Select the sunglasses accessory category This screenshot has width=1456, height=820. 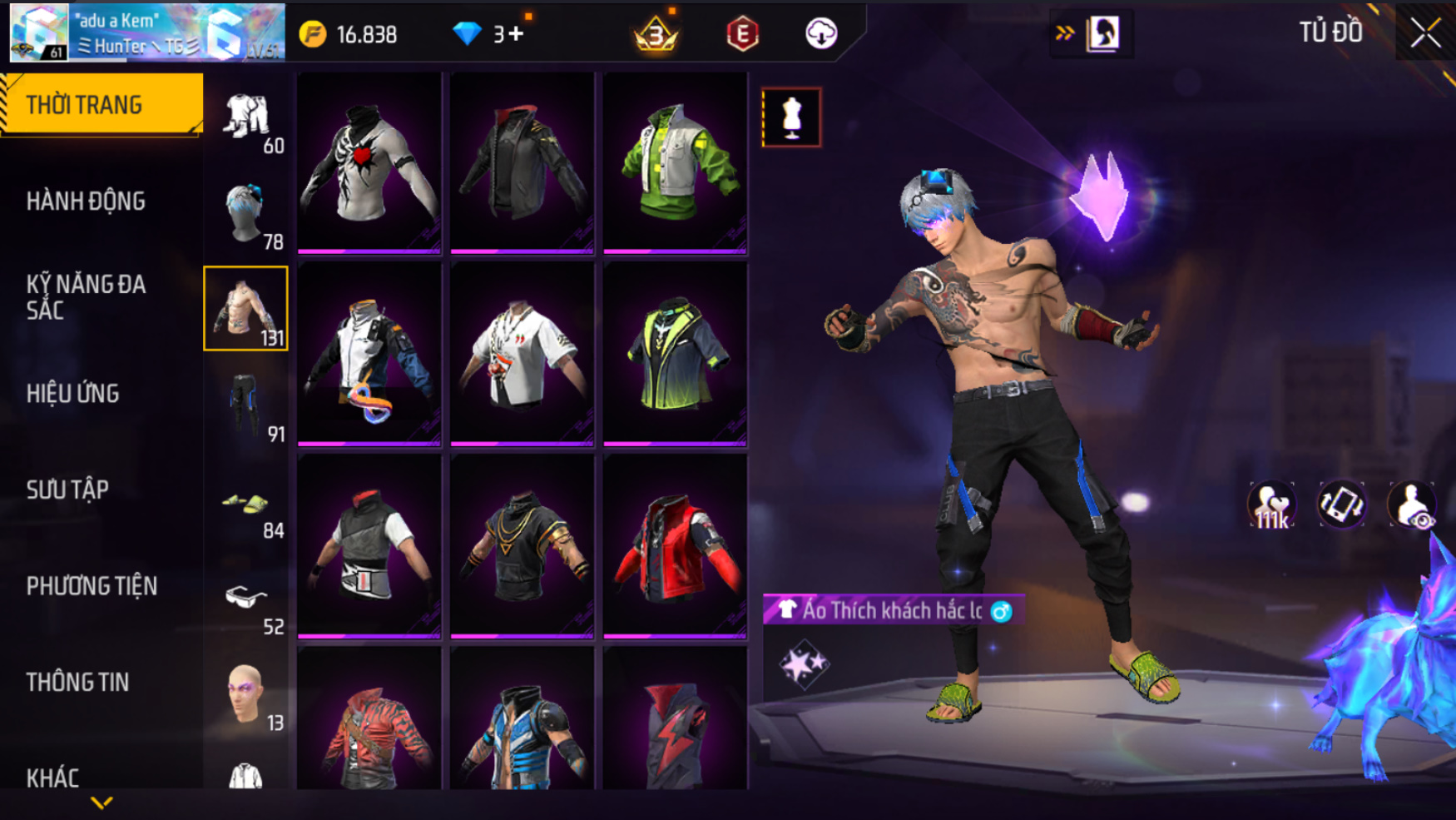(x=246, y=598)
